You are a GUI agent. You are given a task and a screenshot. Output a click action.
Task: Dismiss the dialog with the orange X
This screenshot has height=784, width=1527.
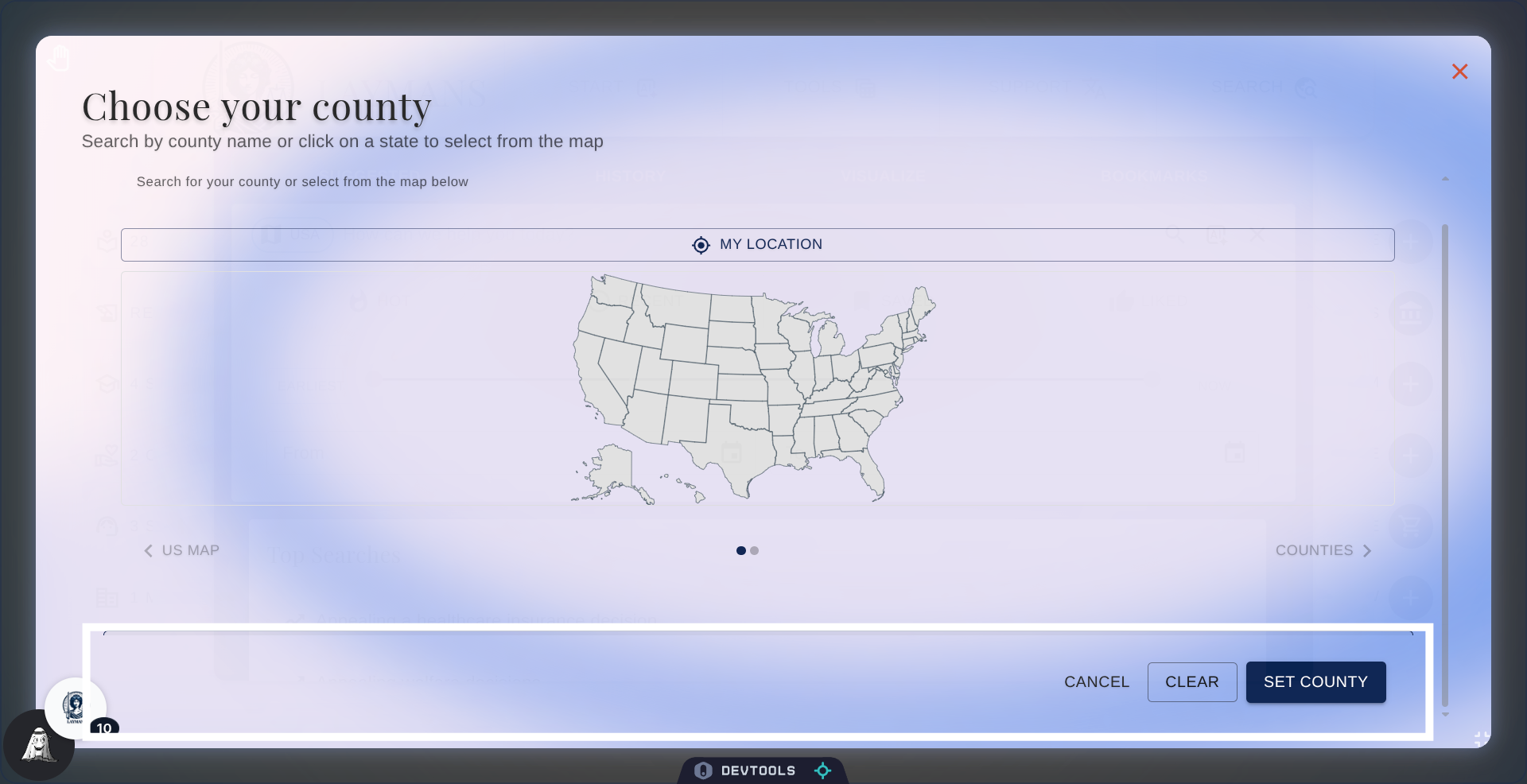pyautogui.click(x=1460, y=72)
